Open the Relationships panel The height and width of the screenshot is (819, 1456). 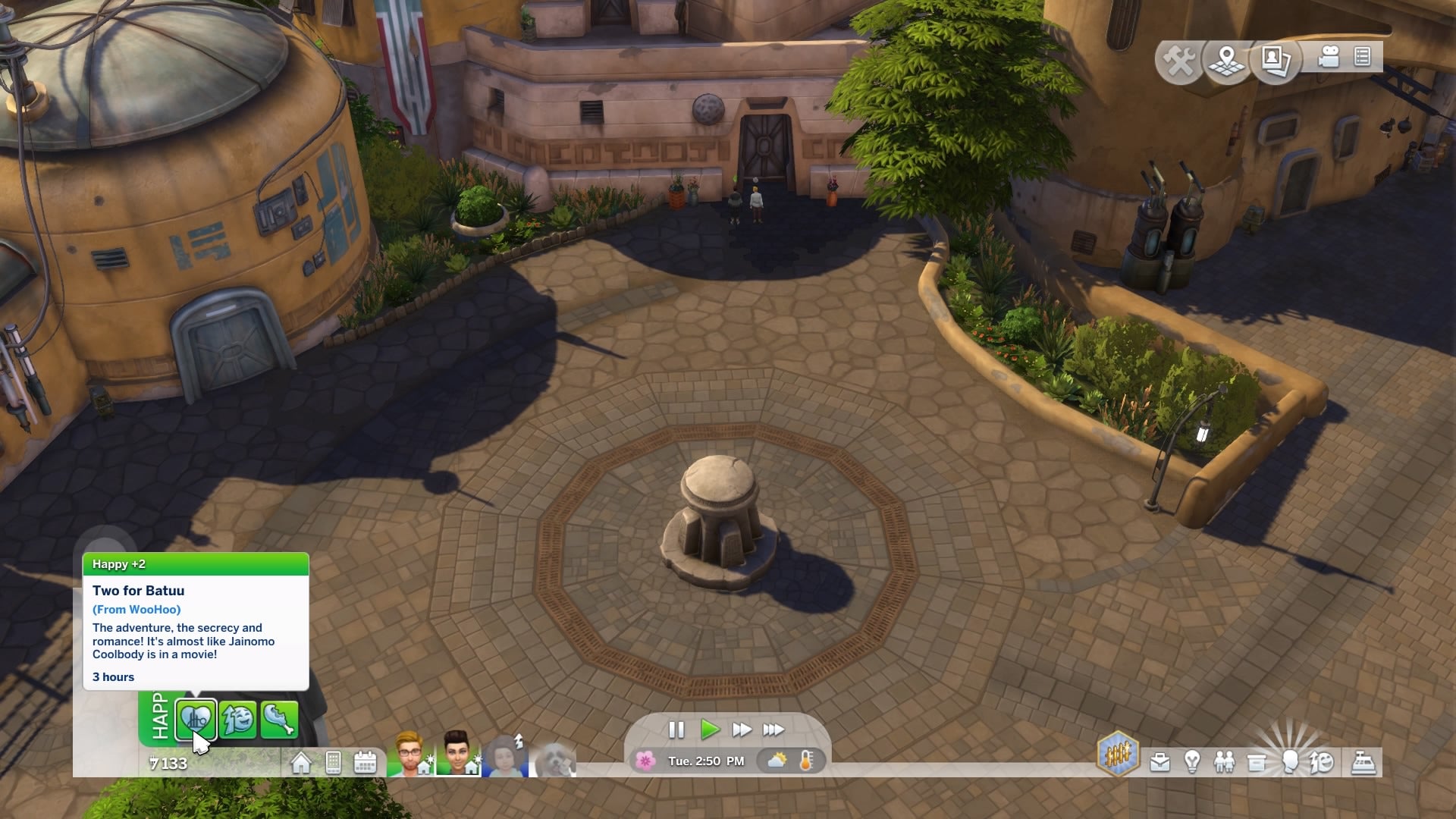tap(1224, 762)
